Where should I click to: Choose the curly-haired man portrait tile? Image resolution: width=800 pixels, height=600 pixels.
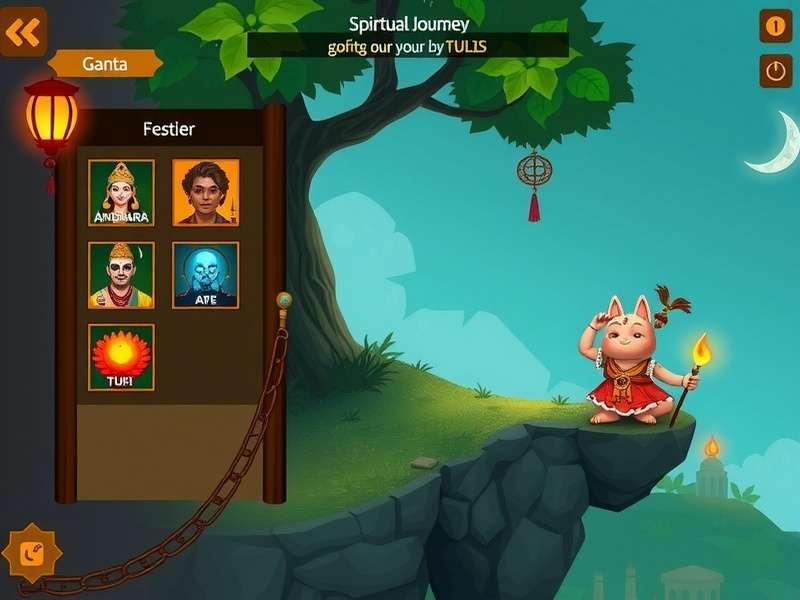[206, 192]
